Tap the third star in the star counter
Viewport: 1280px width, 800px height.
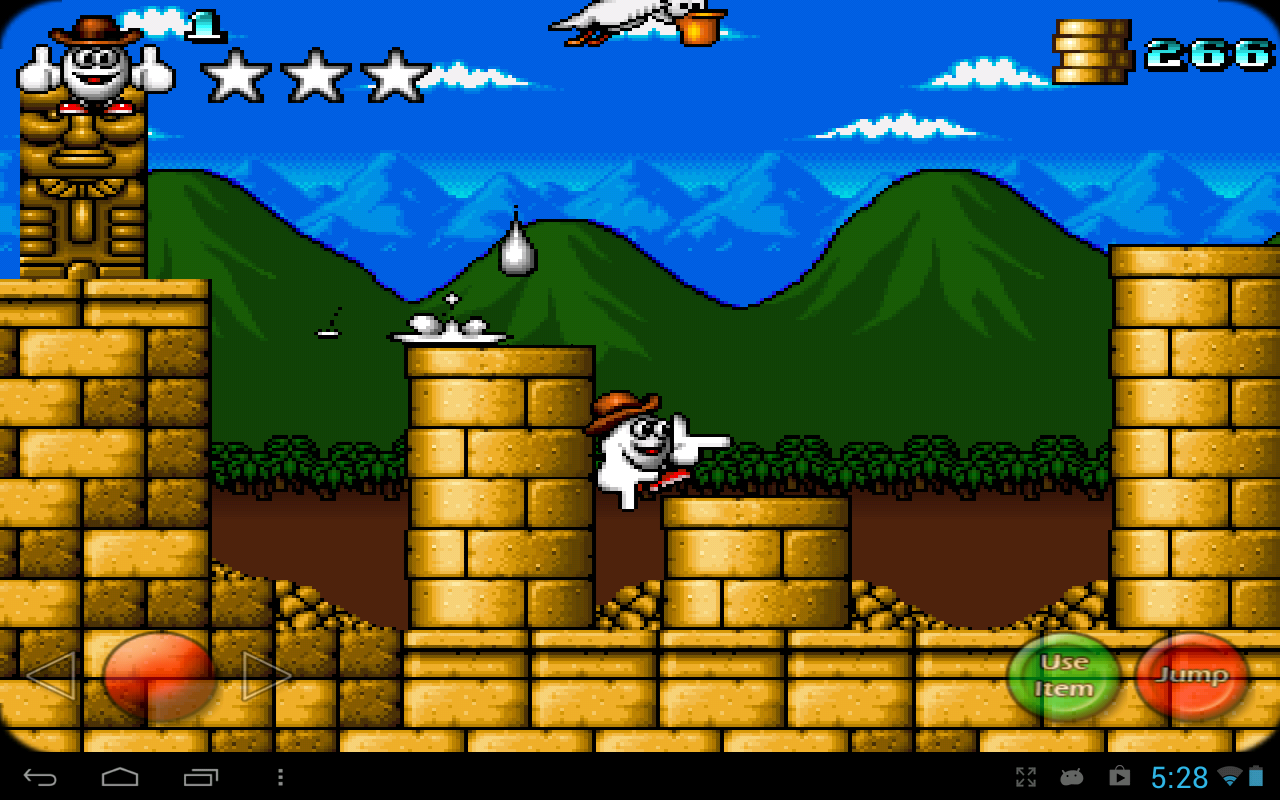coord(395,75)
